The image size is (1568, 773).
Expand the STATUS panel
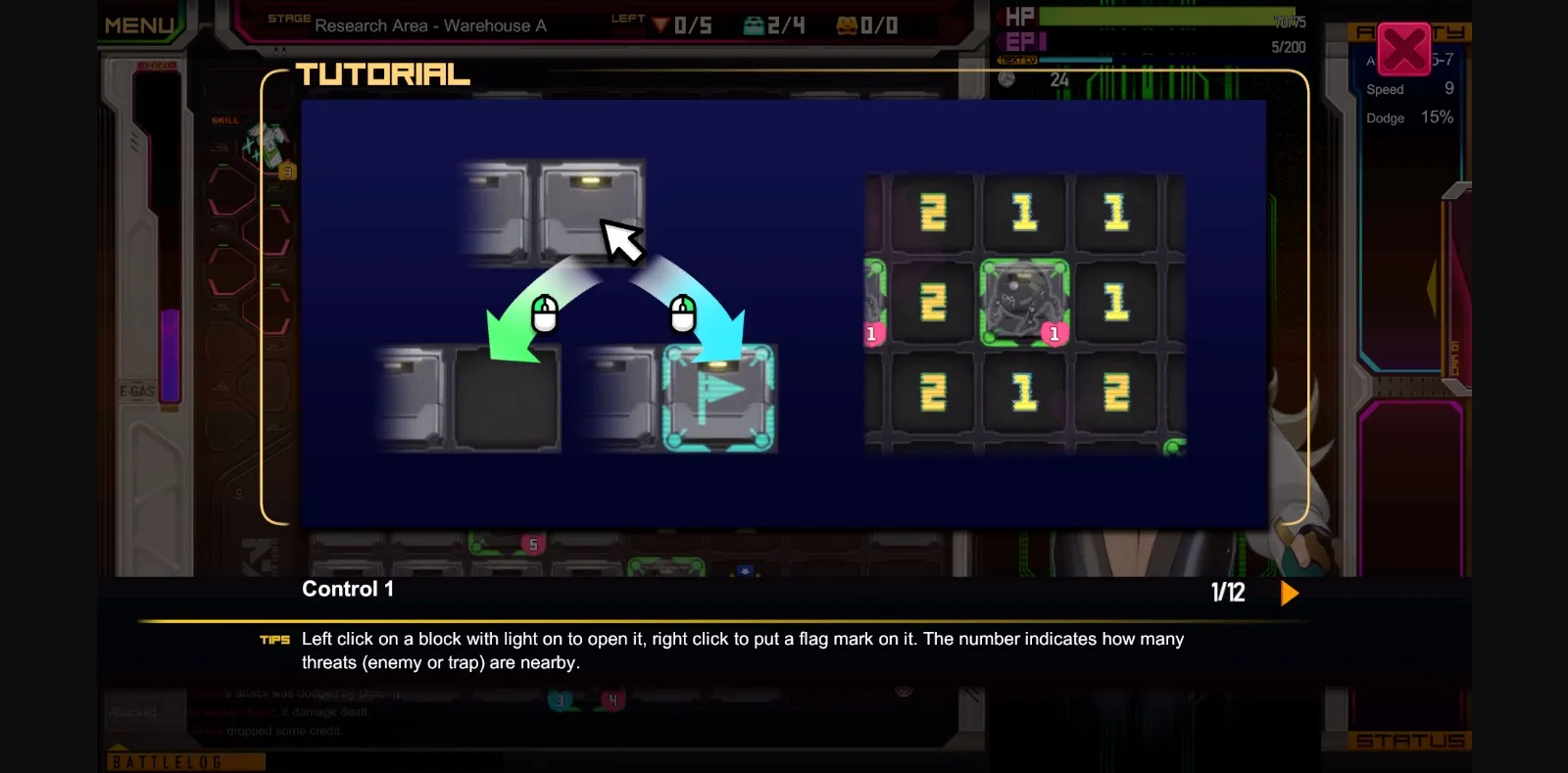1408,741
